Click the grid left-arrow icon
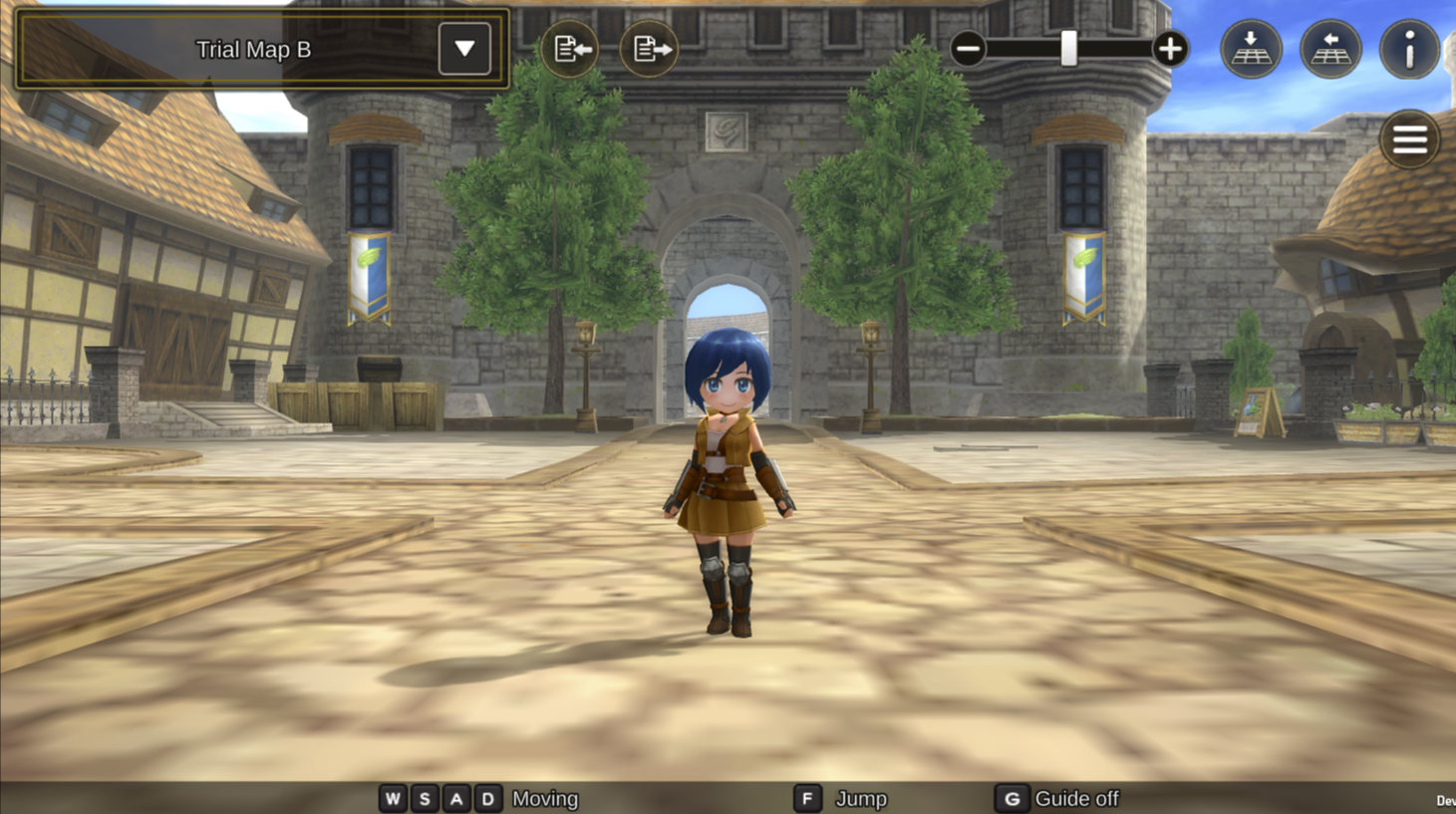 tap(1330, 49)
